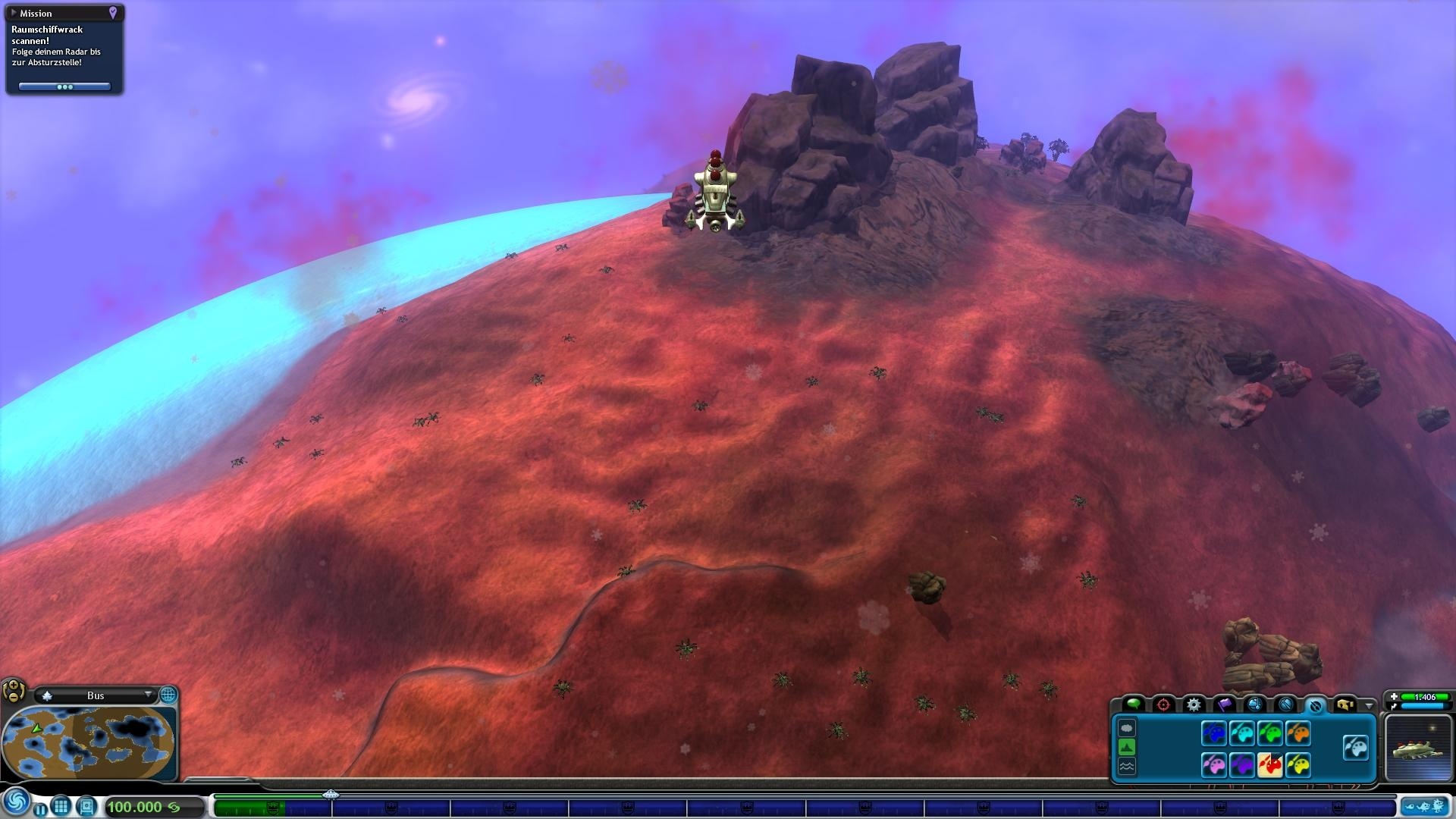The width and height of the screenshot is (1456, 819).
Task: Open the gear-shaped tools tab
Action: (x=1194, y=705)
